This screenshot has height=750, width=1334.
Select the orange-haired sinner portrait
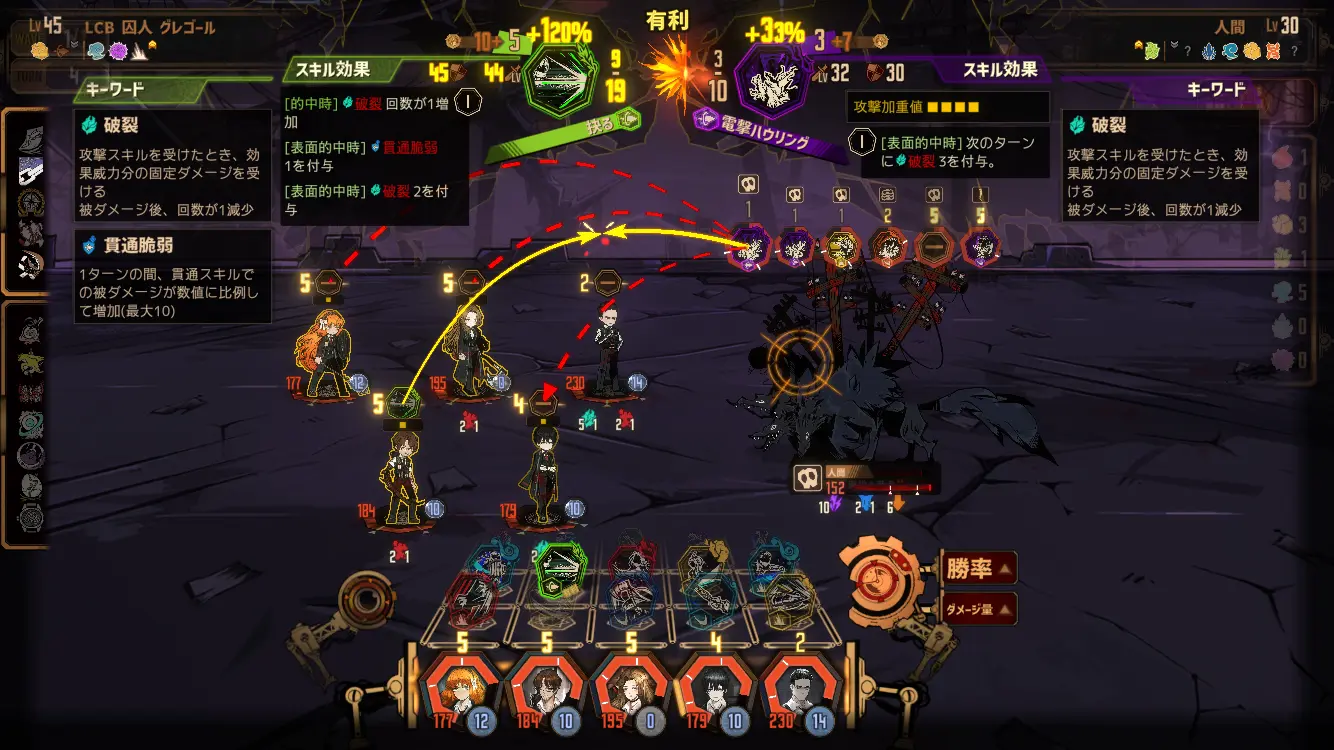tap(463, 688)
